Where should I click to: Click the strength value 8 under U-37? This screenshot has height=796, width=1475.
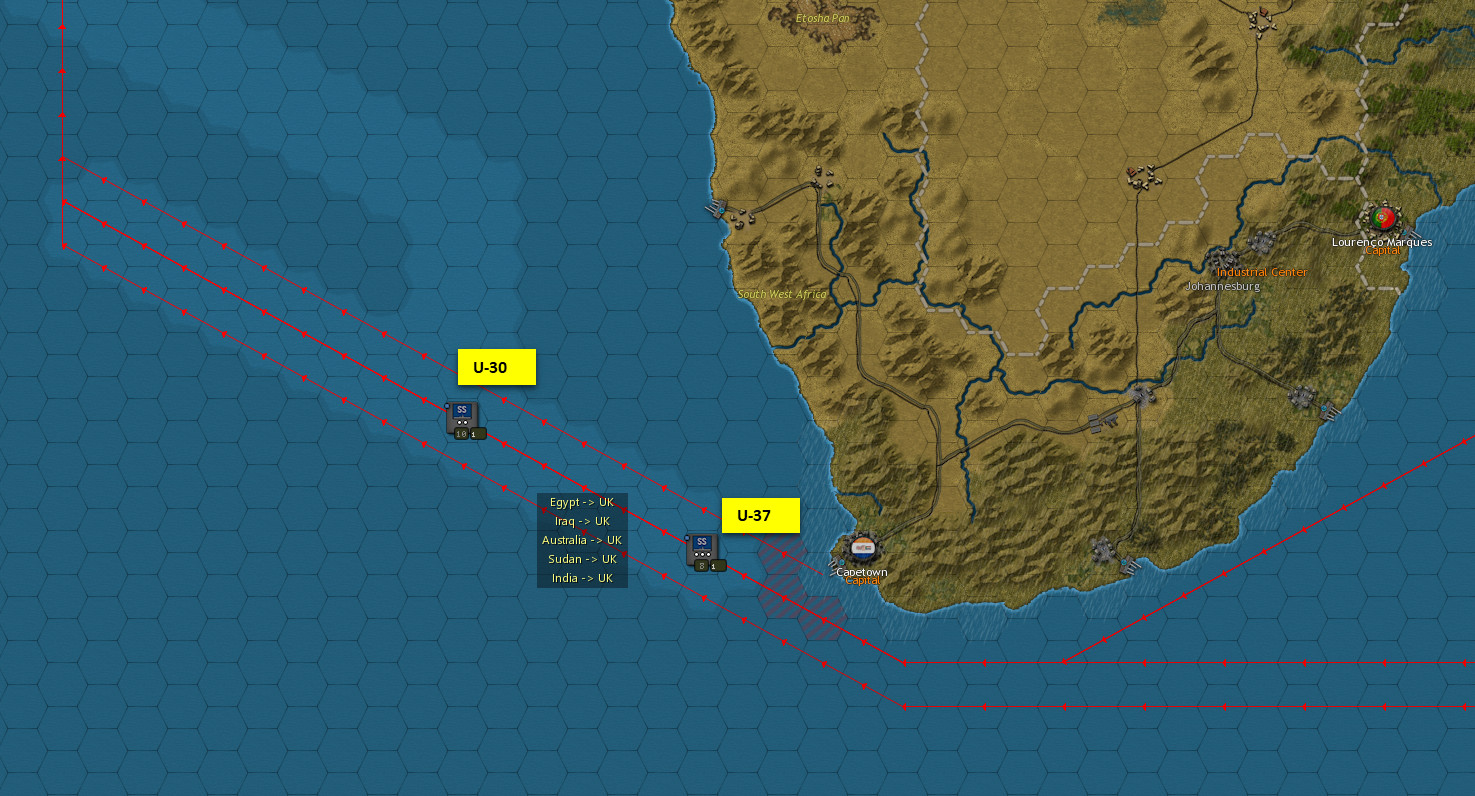(701, 566)
